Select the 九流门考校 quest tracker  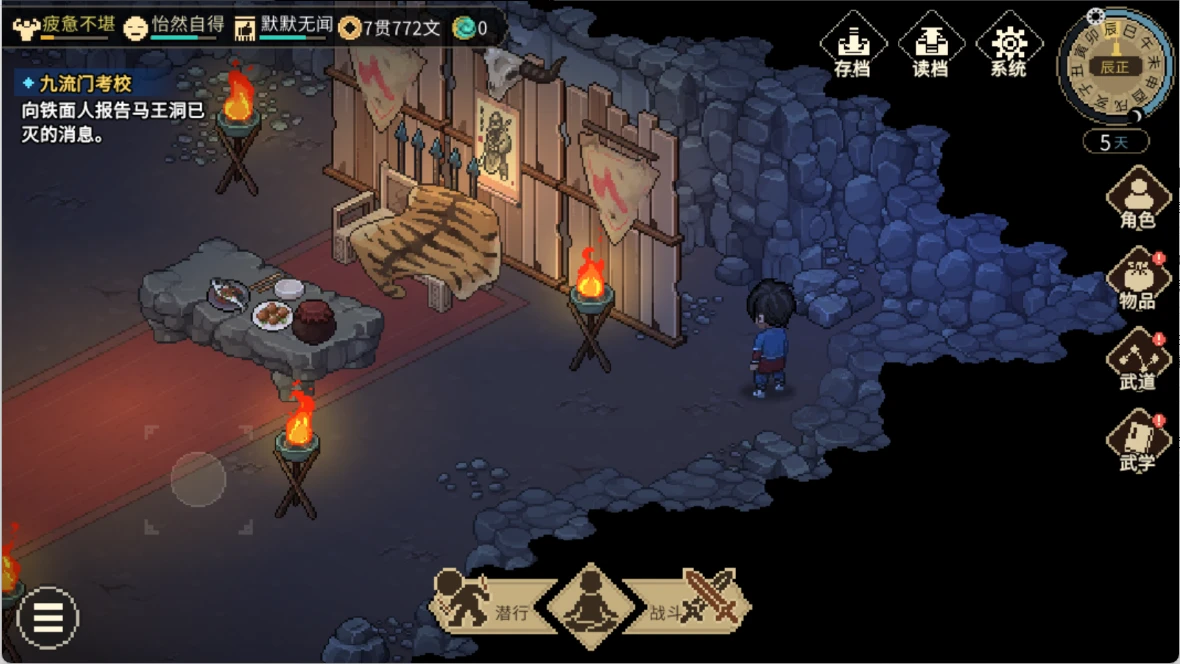click(x=78, y=85)
